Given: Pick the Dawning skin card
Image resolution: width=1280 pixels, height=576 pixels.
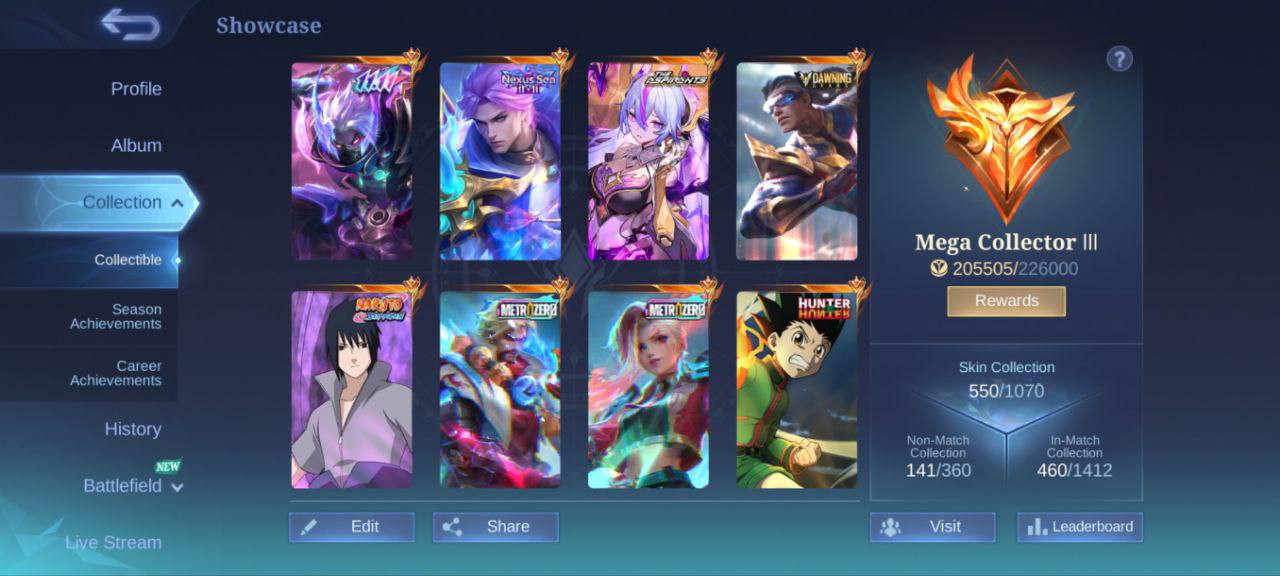Looking at the screenshot, I should [797, 162].
